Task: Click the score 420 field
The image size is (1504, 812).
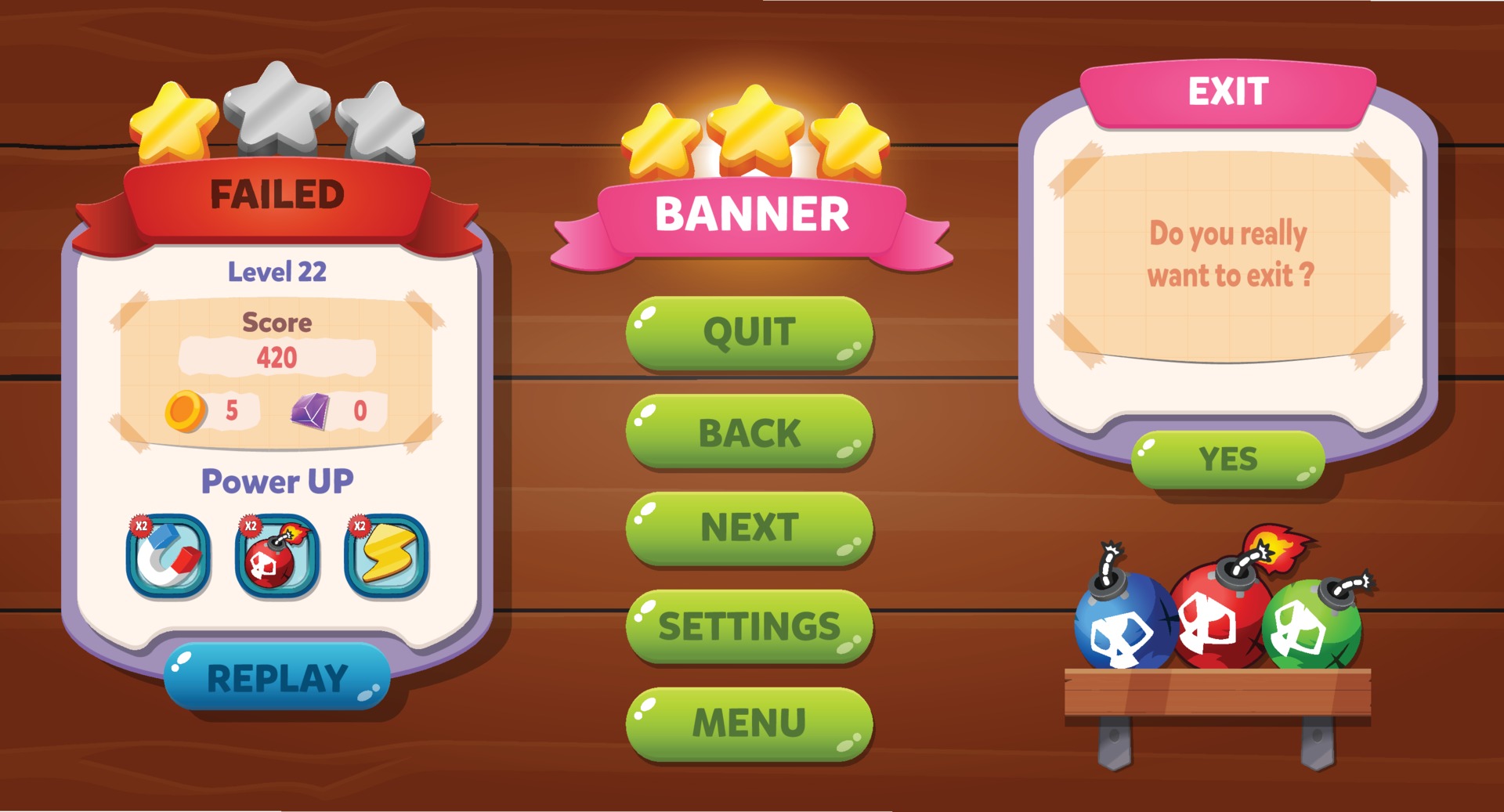Action: point(279,357)
